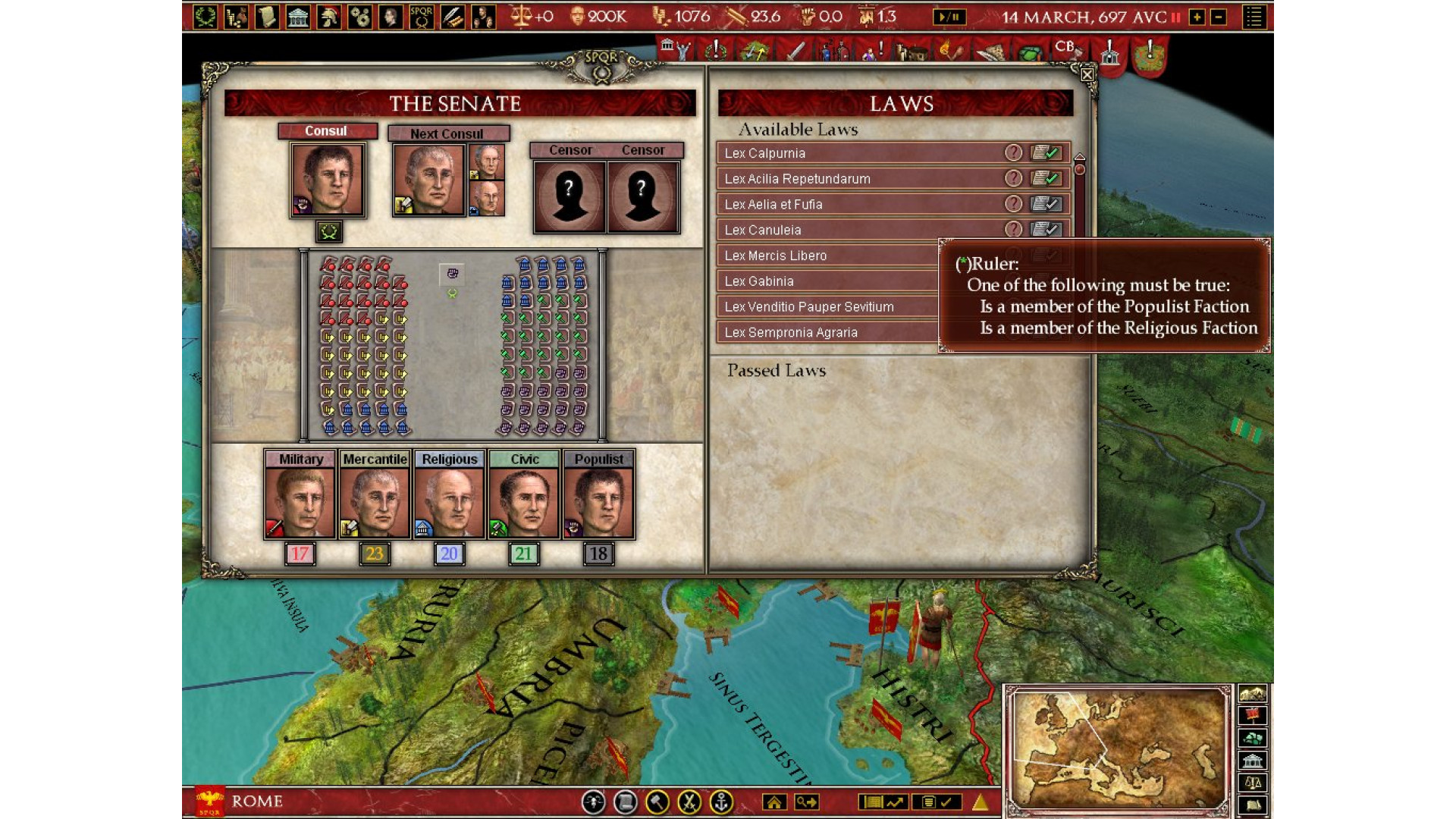Increase game speed with the plus button
The image size is (1456, 819).
point(1197,17)
